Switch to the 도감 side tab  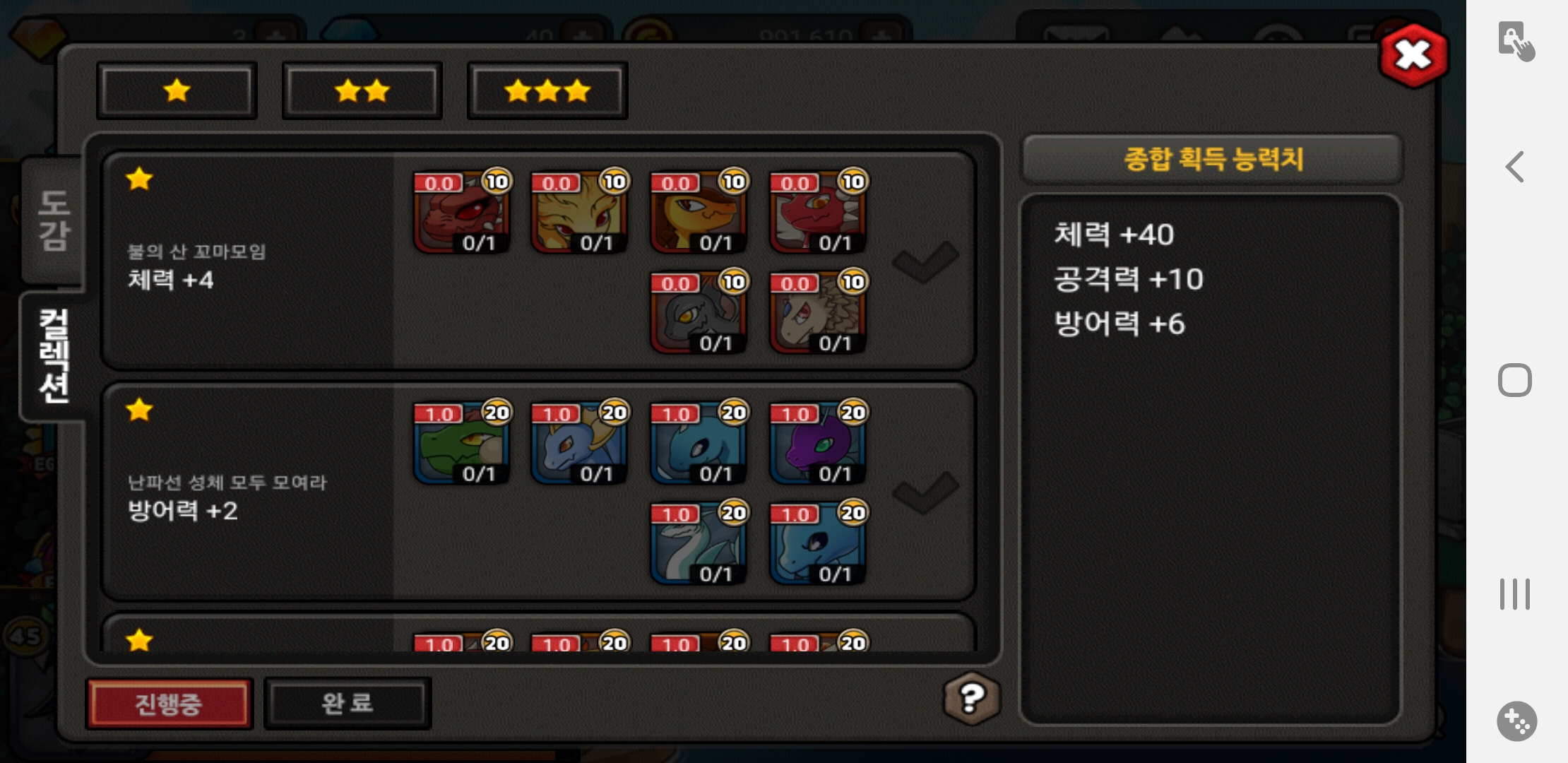point(54,220)
